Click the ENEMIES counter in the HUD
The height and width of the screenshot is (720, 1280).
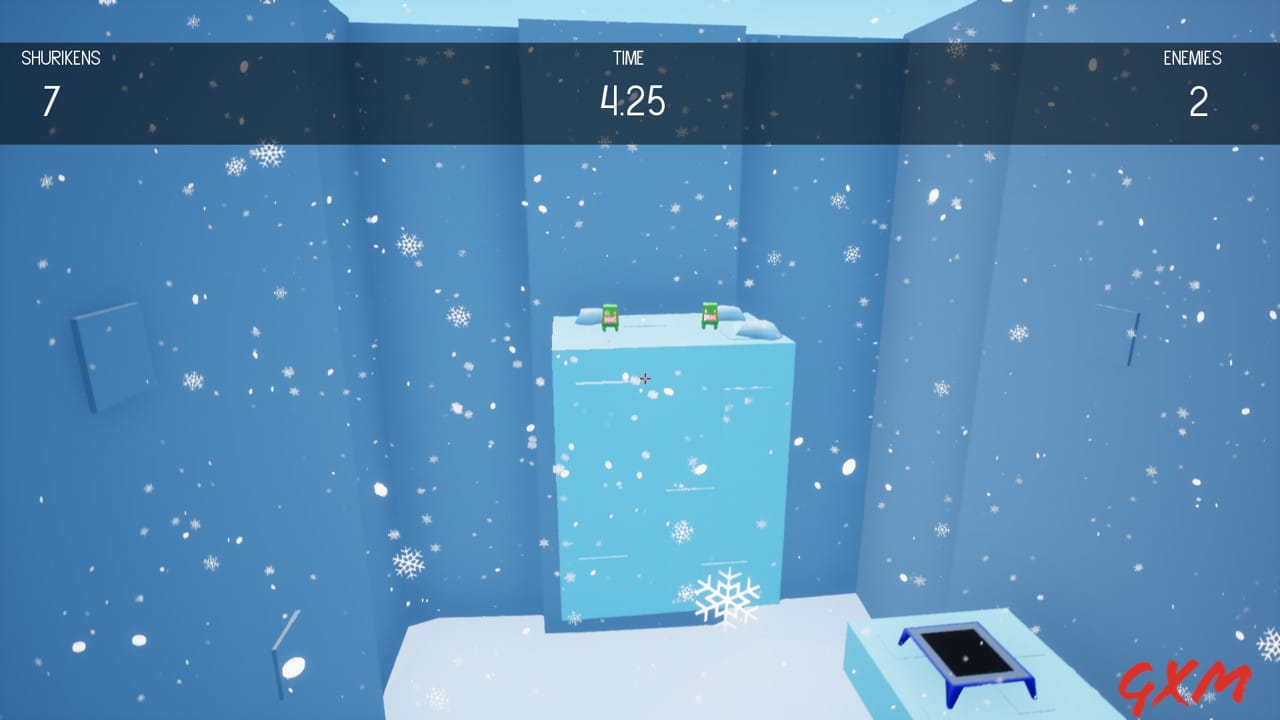[x=1199, y=103]
